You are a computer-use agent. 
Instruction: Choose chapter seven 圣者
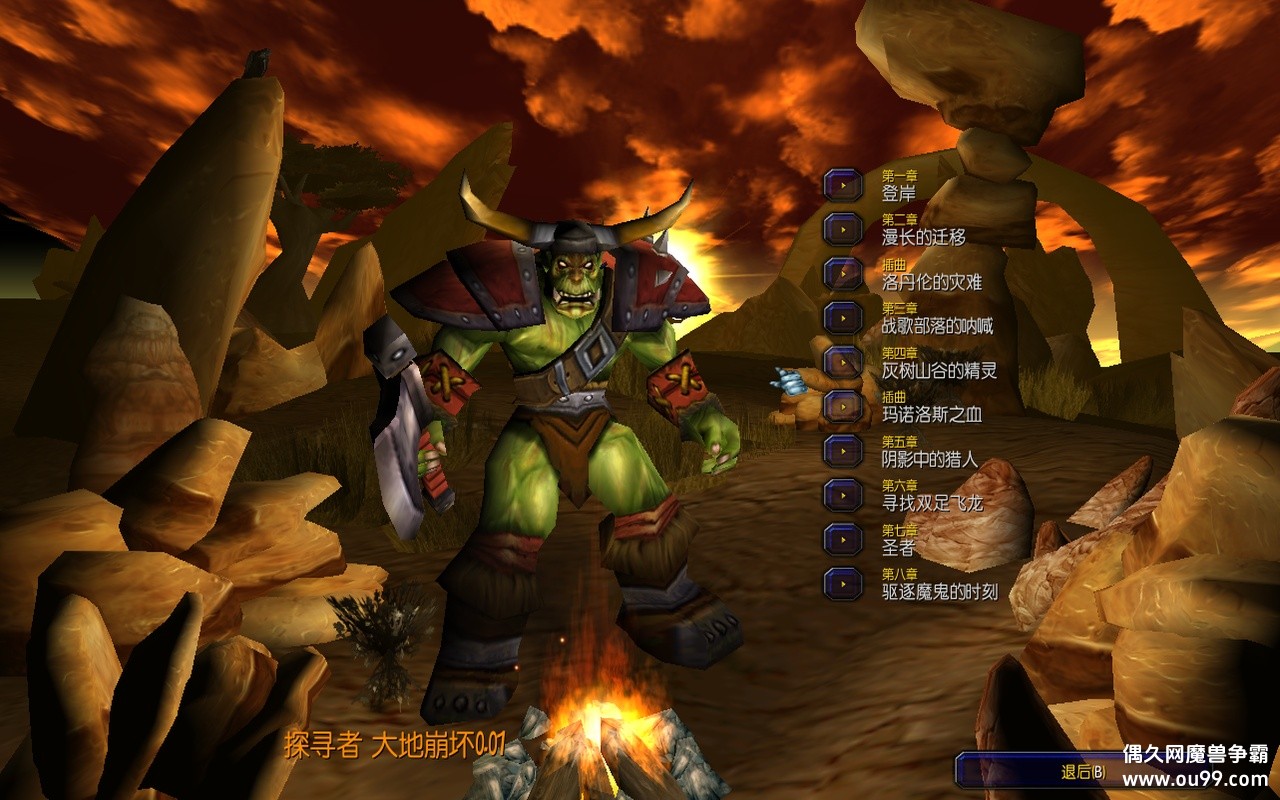coord(843,539)
